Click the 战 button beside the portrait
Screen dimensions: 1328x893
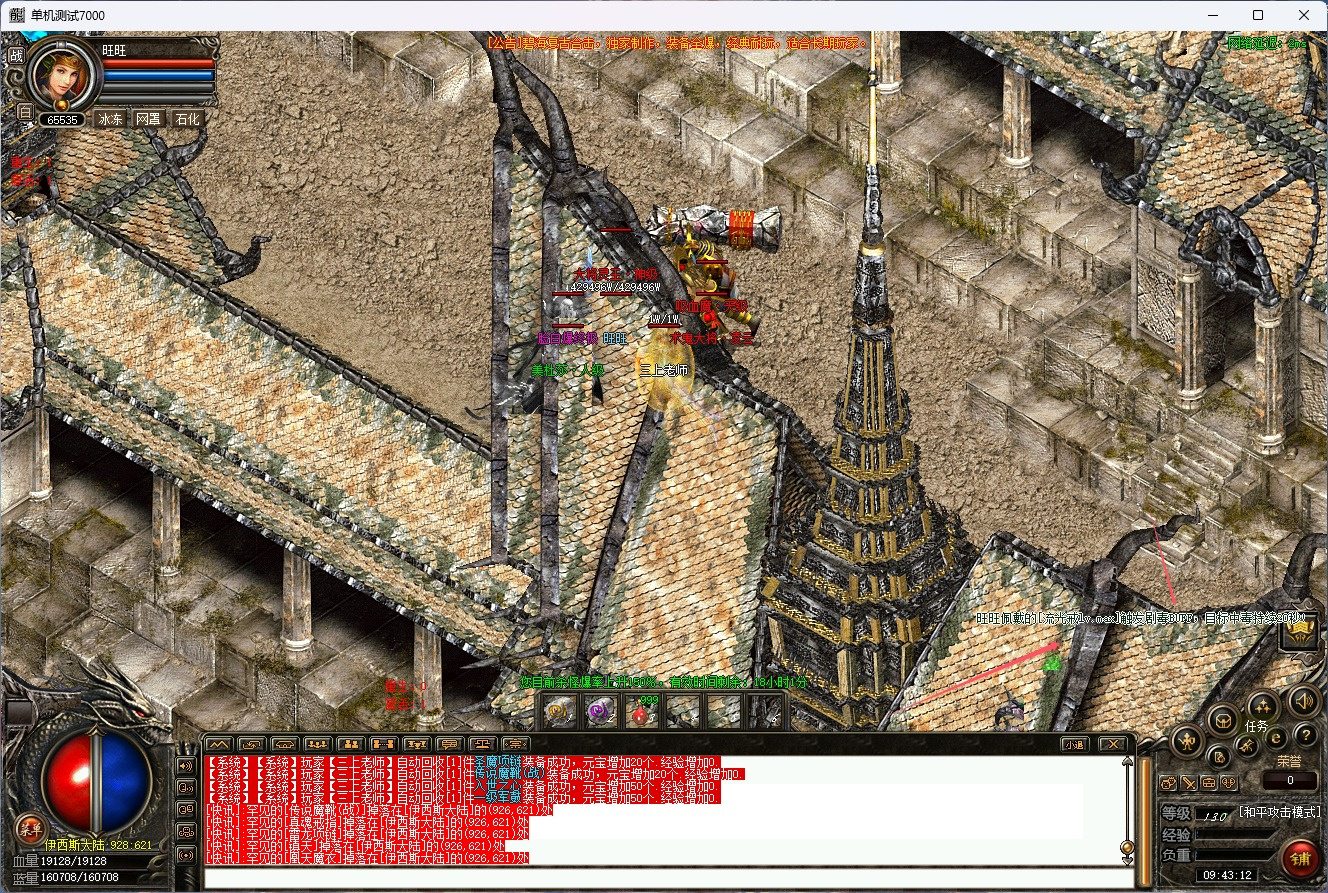click(16, 56)
